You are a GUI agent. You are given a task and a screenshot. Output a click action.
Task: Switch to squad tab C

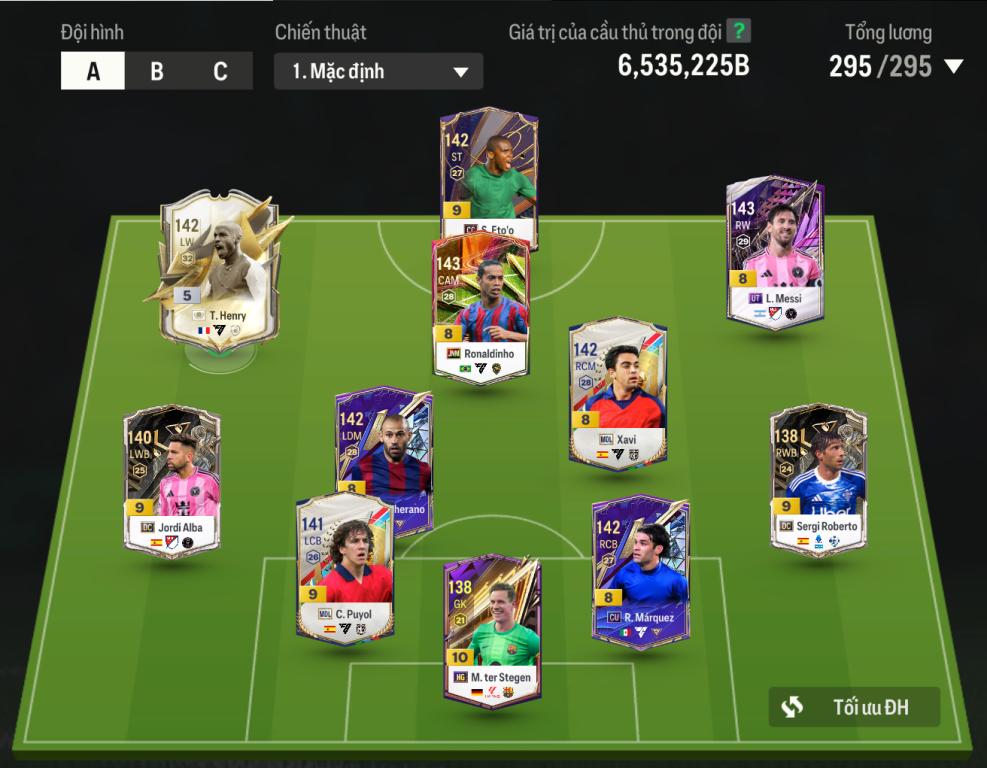point(220,71)
